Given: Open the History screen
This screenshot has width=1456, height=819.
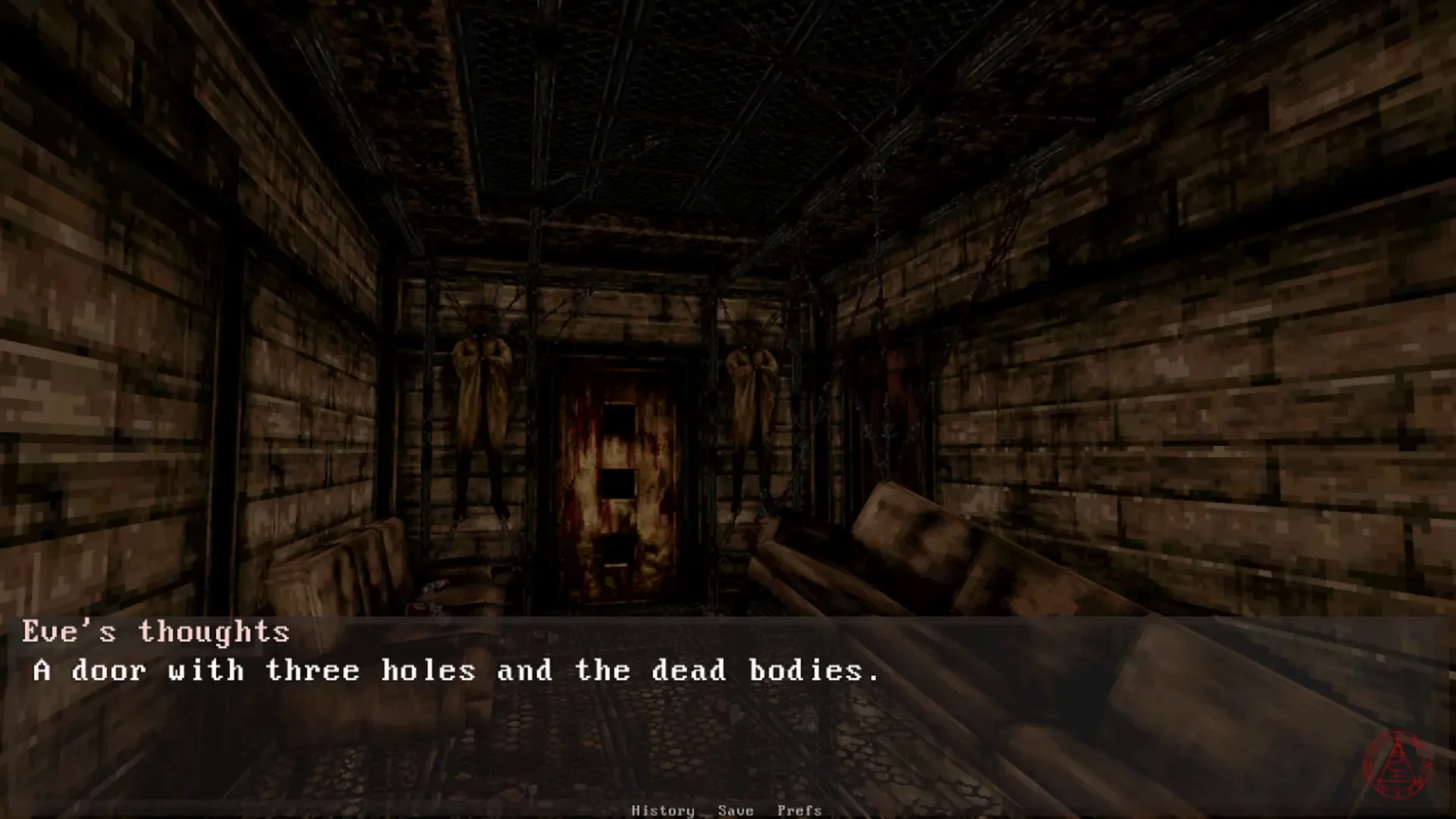Looking at the screenshot, I should (x=664, y=810).
